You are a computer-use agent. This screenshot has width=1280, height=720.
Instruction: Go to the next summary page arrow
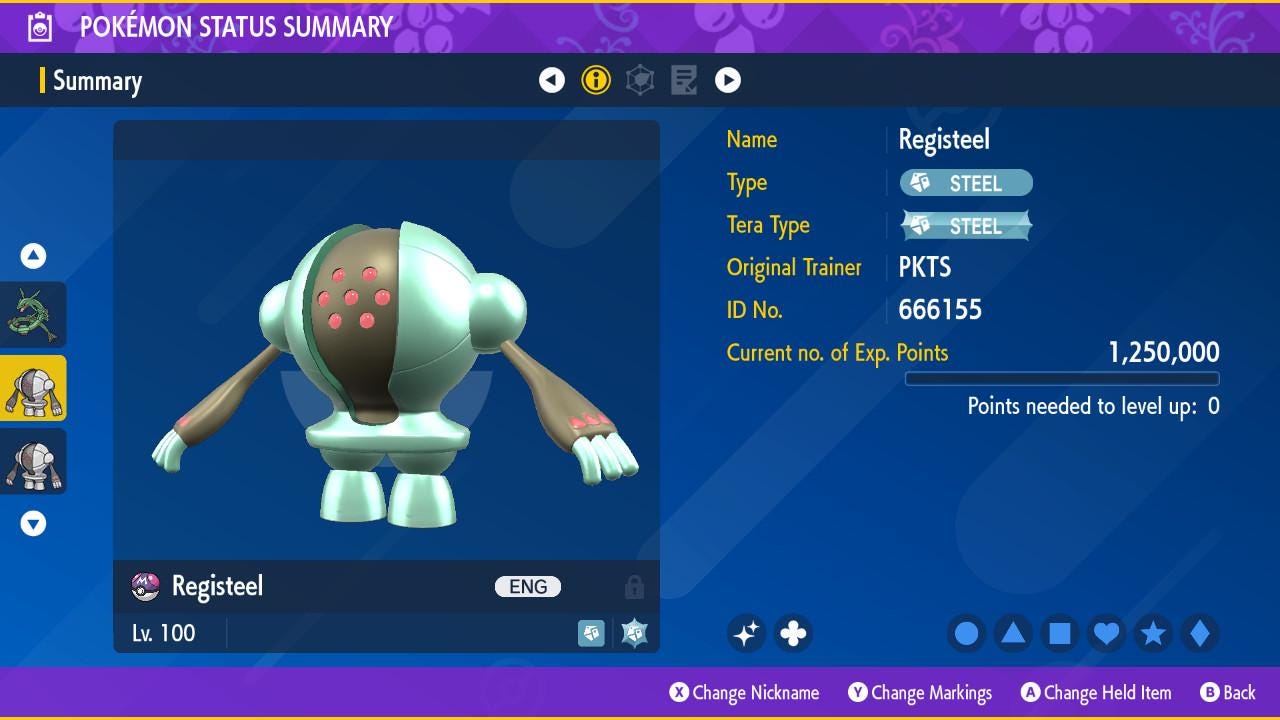pos(728,80)
